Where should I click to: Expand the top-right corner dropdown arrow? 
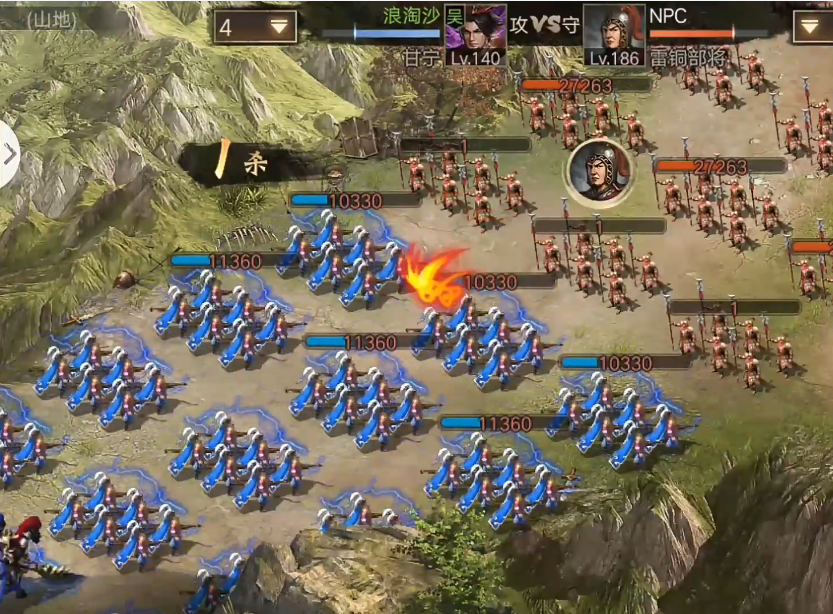pos(811,27)
